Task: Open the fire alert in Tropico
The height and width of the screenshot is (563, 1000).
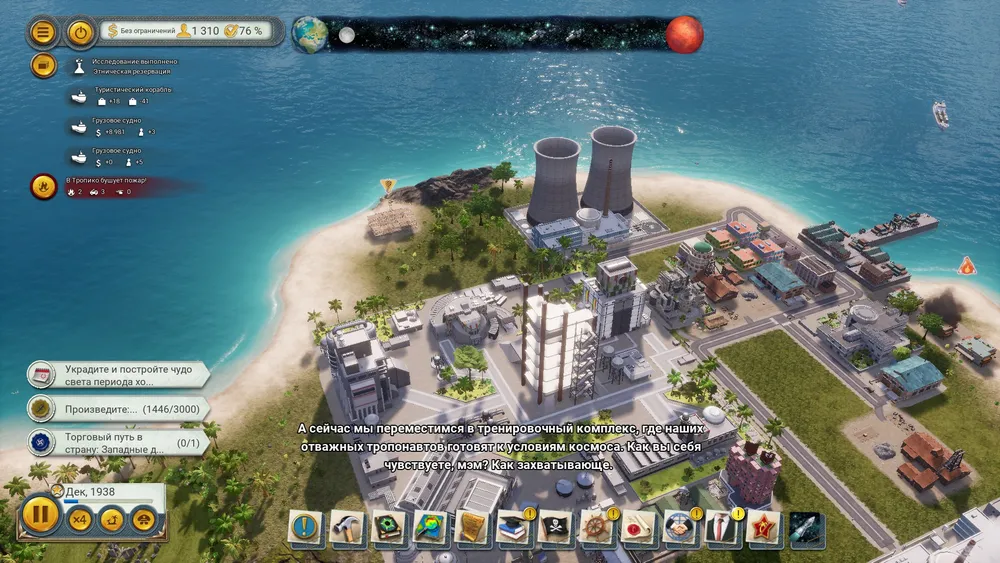Action: point(44,186)
